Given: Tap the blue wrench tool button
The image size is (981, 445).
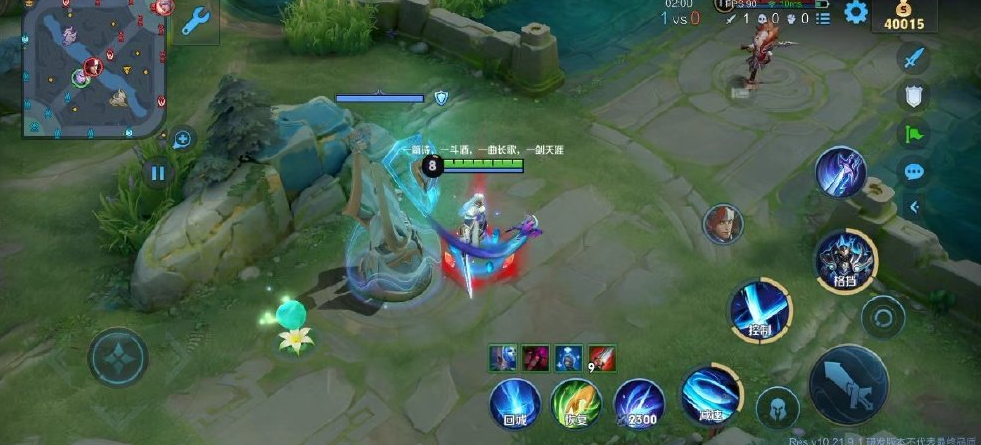Looking at the screenshot, I should tap(199, 20).
